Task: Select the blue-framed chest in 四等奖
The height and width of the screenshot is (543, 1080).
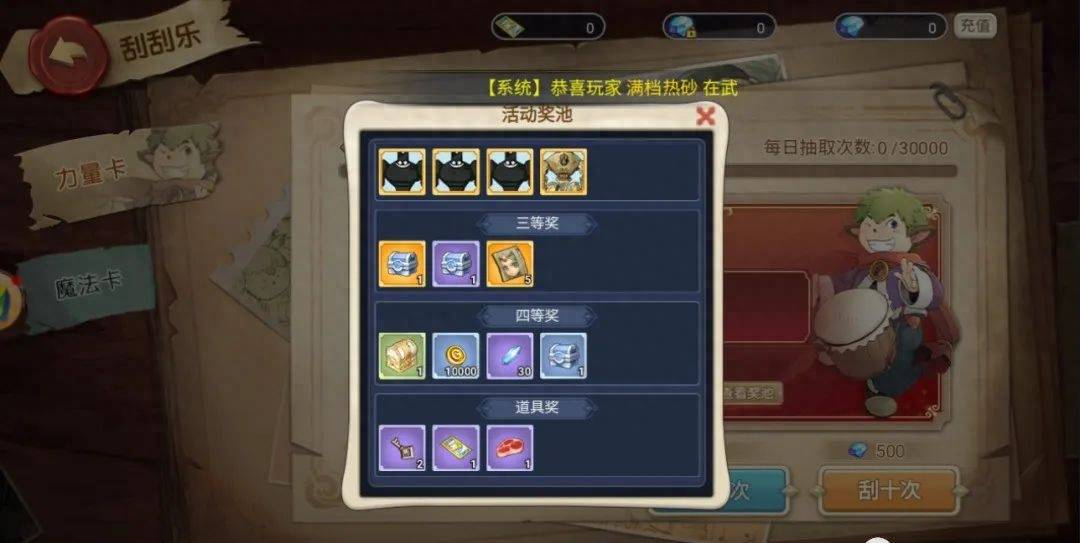Action: tap(564, 356)
